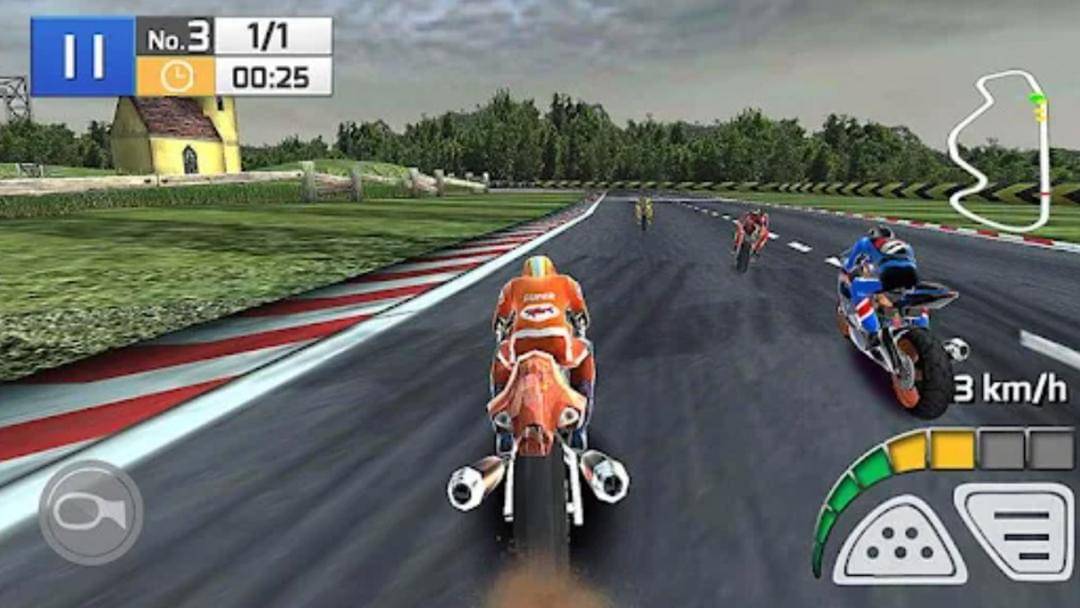Screen dimensions: 1080x608
Task: Click the track minimap
Action: click(1000, 150)
